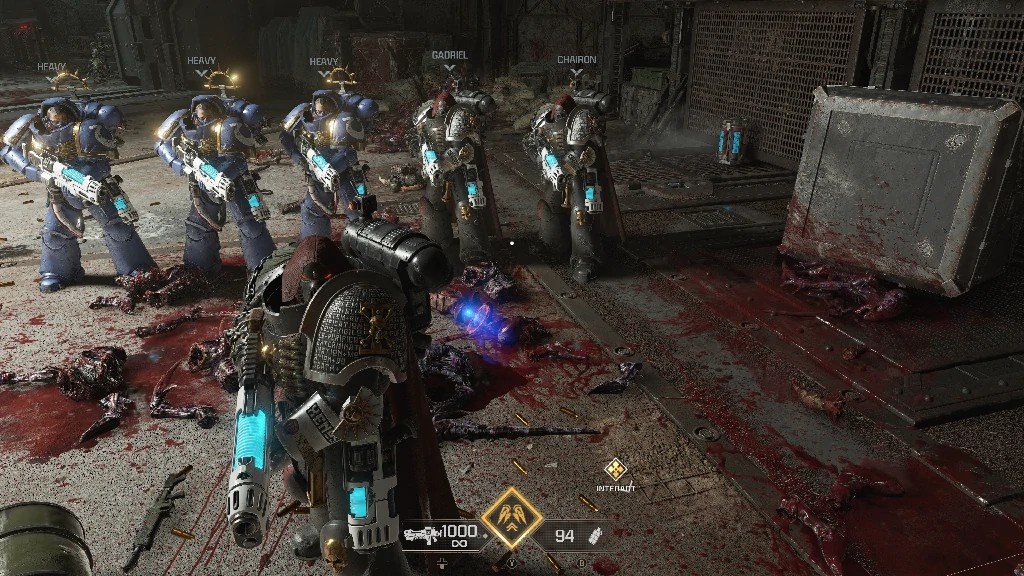Select the heavy weapon icon beside 1000
1024x576 pixels.
[x=421, y=535]
